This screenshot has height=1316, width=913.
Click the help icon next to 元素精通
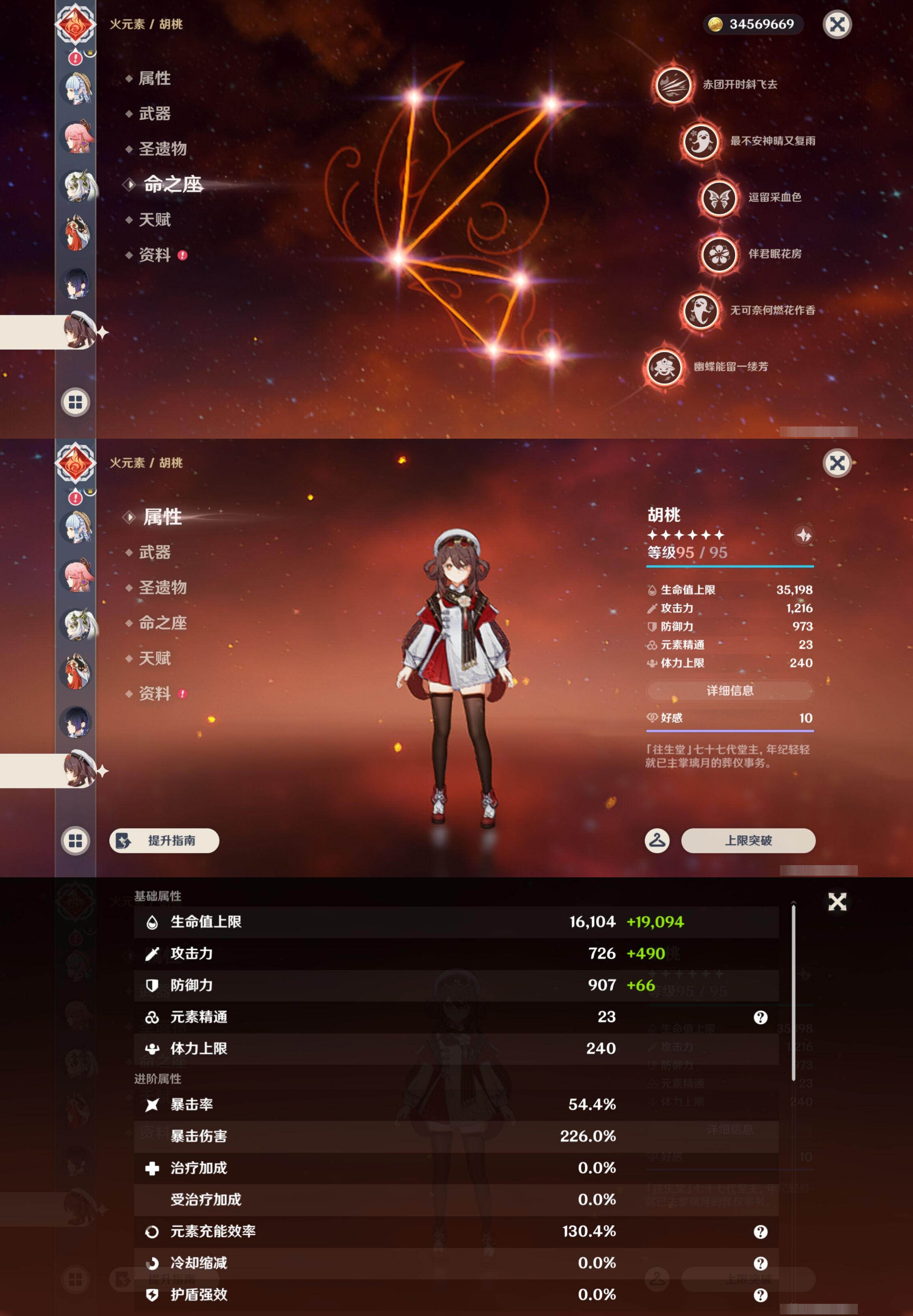pos(761,1017)
